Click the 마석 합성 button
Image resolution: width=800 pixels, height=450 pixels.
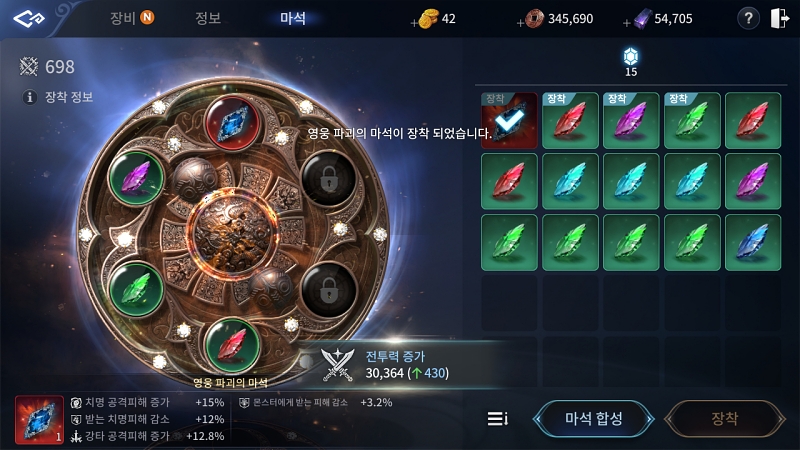click(593, 418)
